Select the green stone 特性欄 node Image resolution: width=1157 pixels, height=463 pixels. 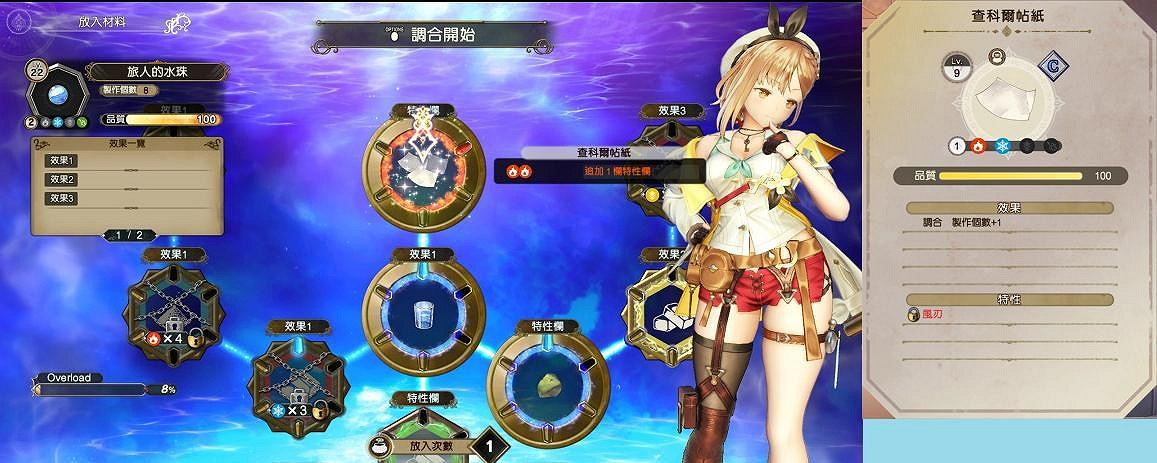click(x=547, y=384)
